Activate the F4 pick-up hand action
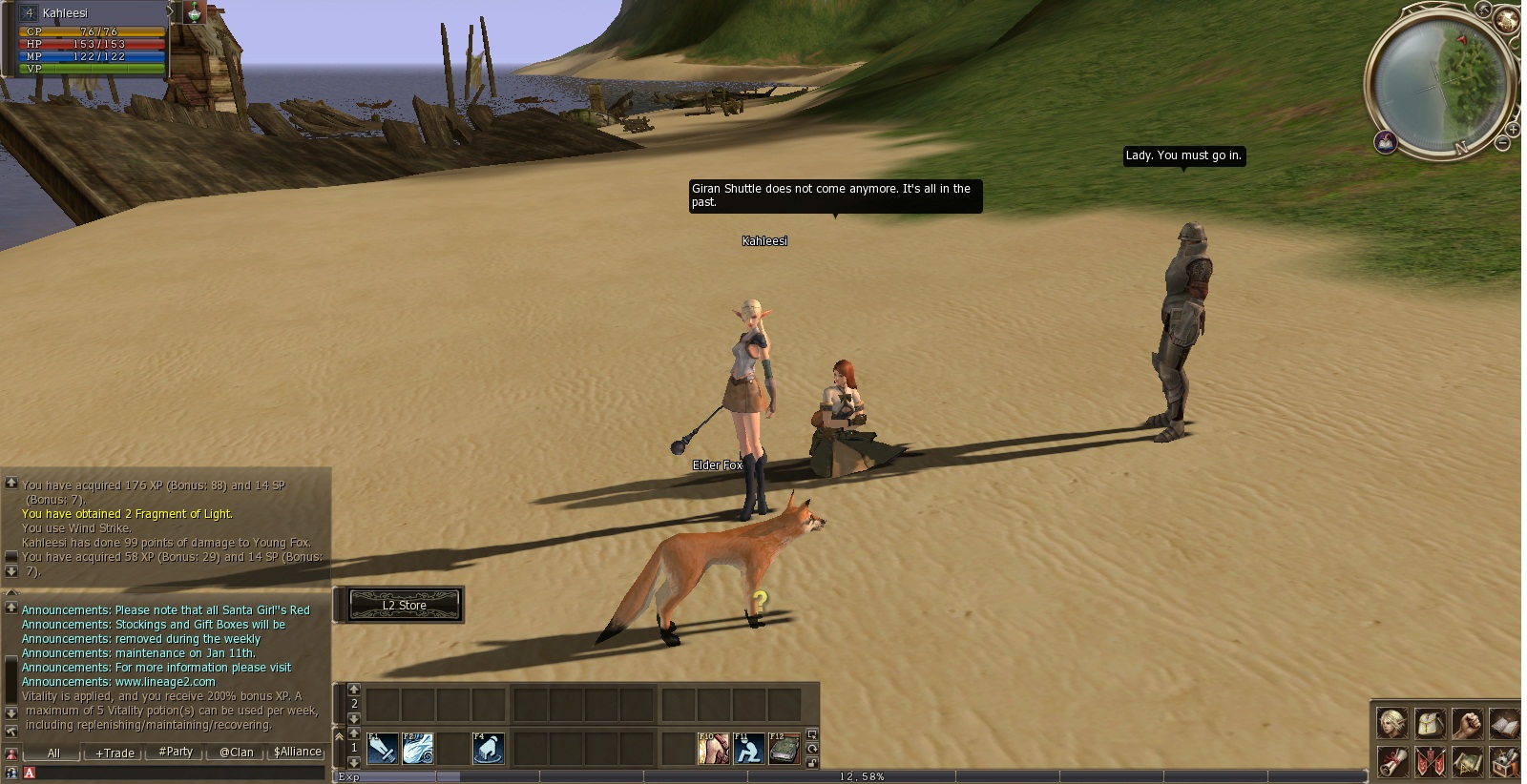1527x784 pixels. [489, 749]
